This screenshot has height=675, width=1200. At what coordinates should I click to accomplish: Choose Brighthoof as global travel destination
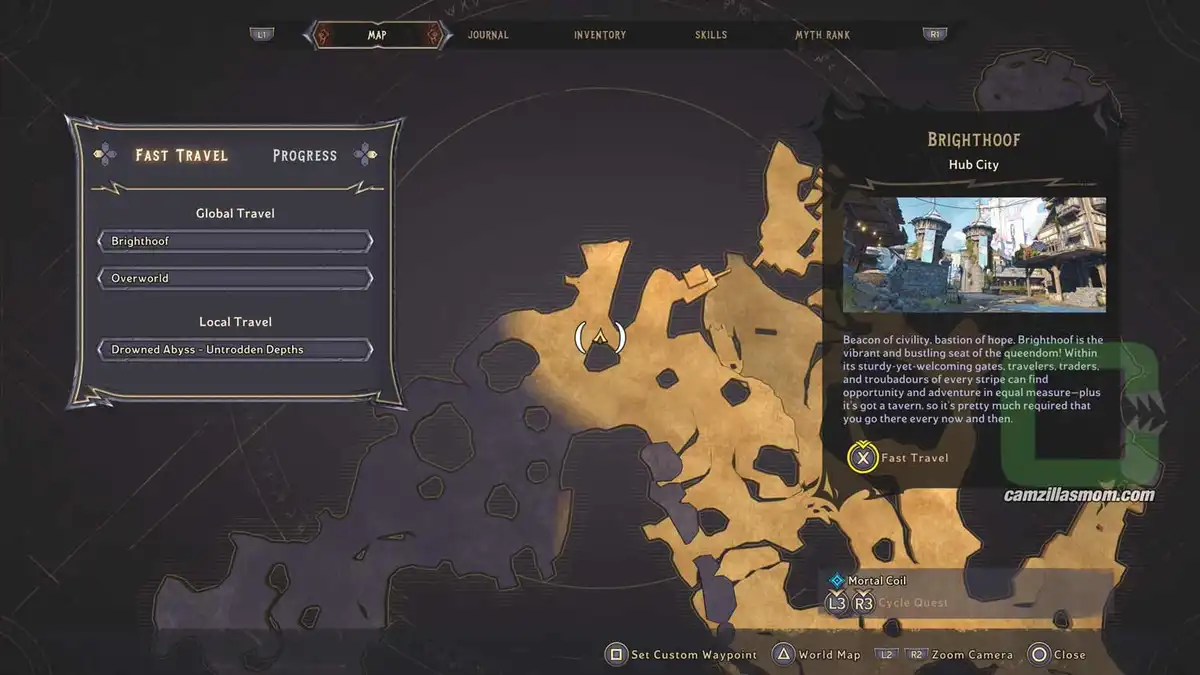pos(235,241)
